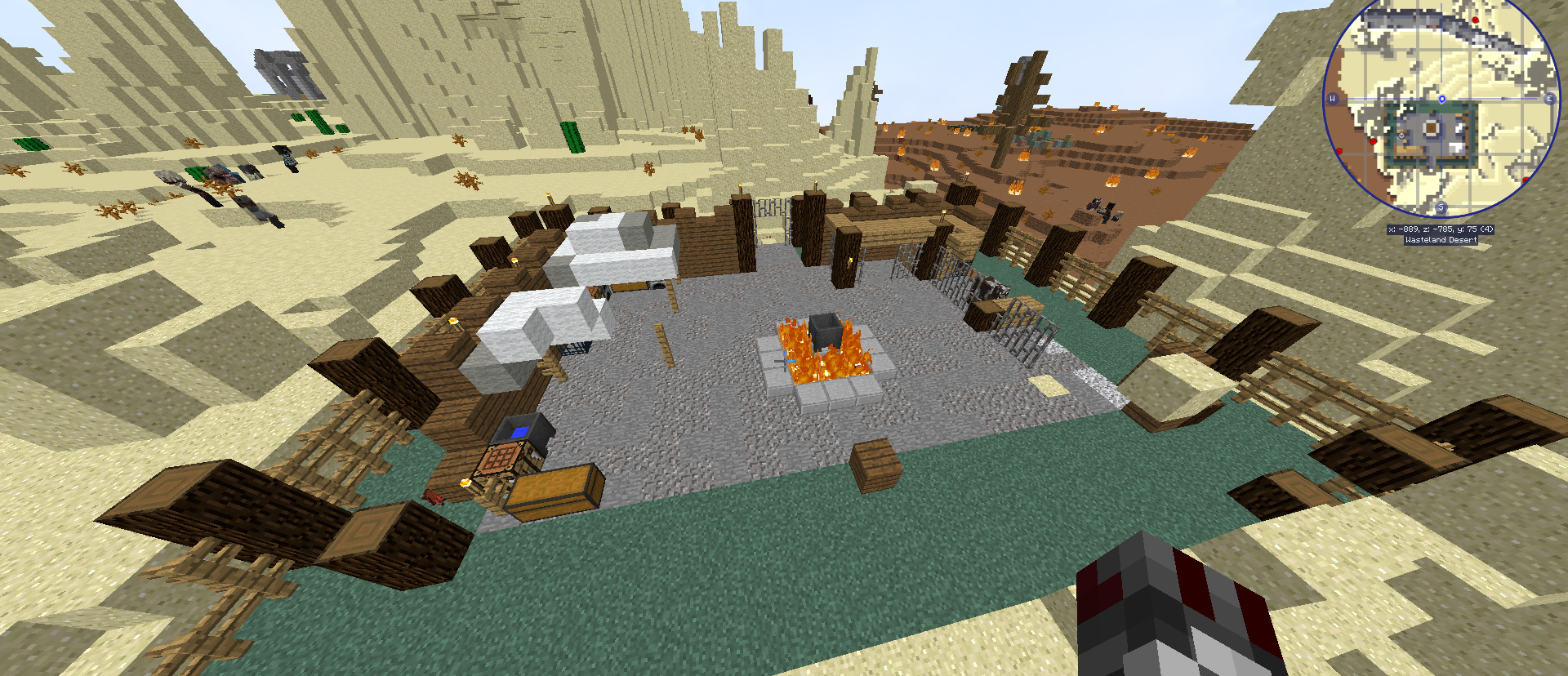The image size is (1568, 676).
Task: Select the blue player arrow at minimap center
Action: pos(1442,100)
